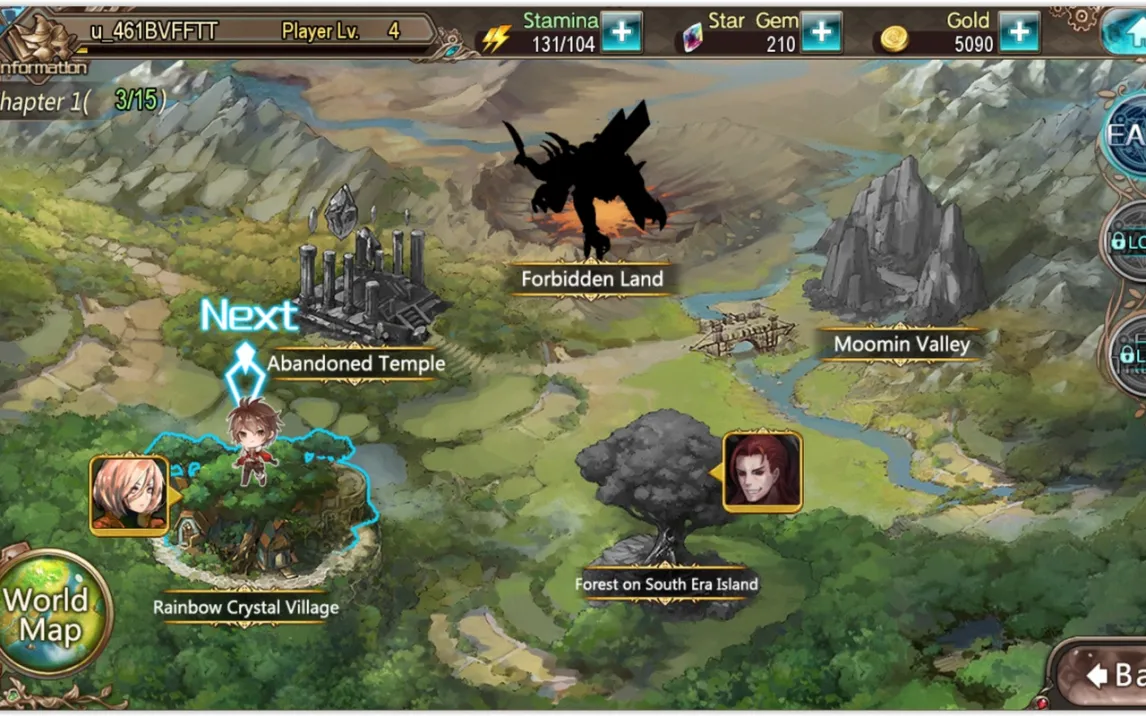This screenshot has width=1146, height=716.
Task: Add stamina with the plus button
Action: coord(621,33)
